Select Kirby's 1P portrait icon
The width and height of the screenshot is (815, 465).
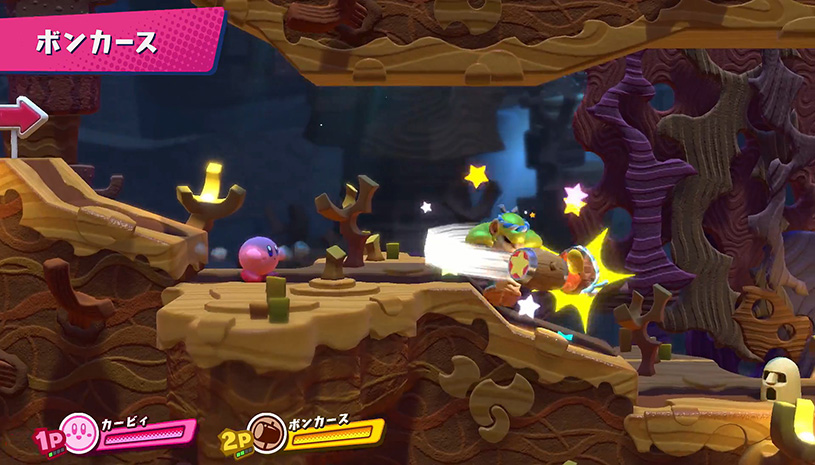[x=79, y=432]
